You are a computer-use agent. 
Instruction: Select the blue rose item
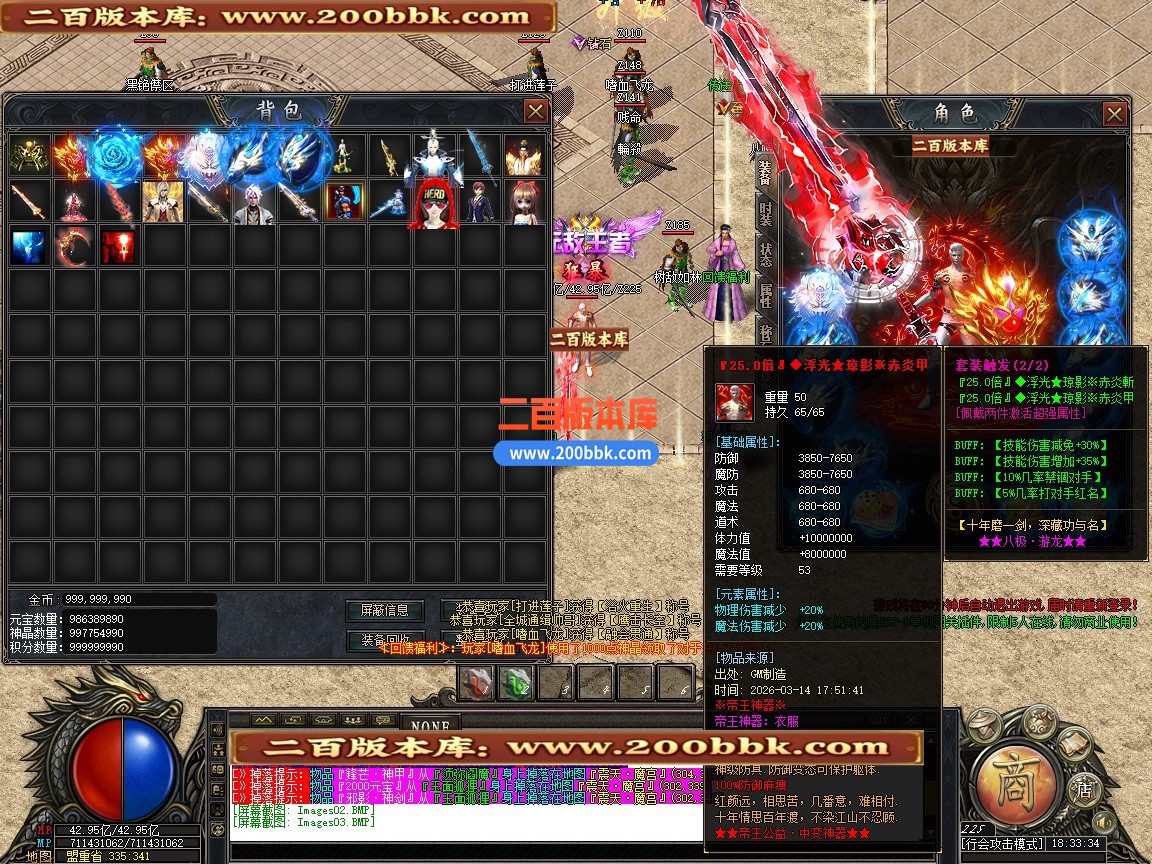[118, 156]
